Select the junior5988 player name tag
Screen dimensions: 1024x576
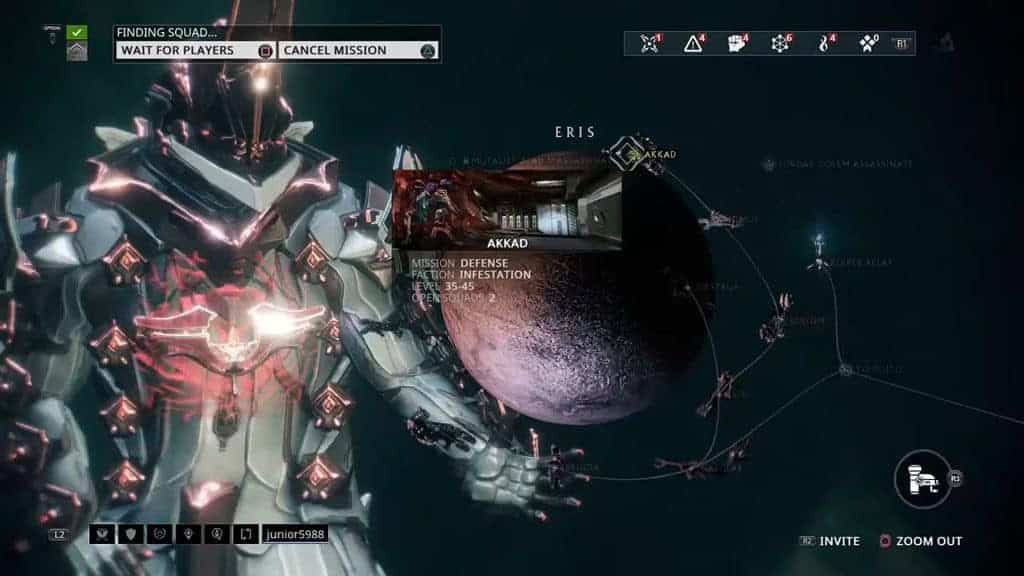tap(295, 534)
